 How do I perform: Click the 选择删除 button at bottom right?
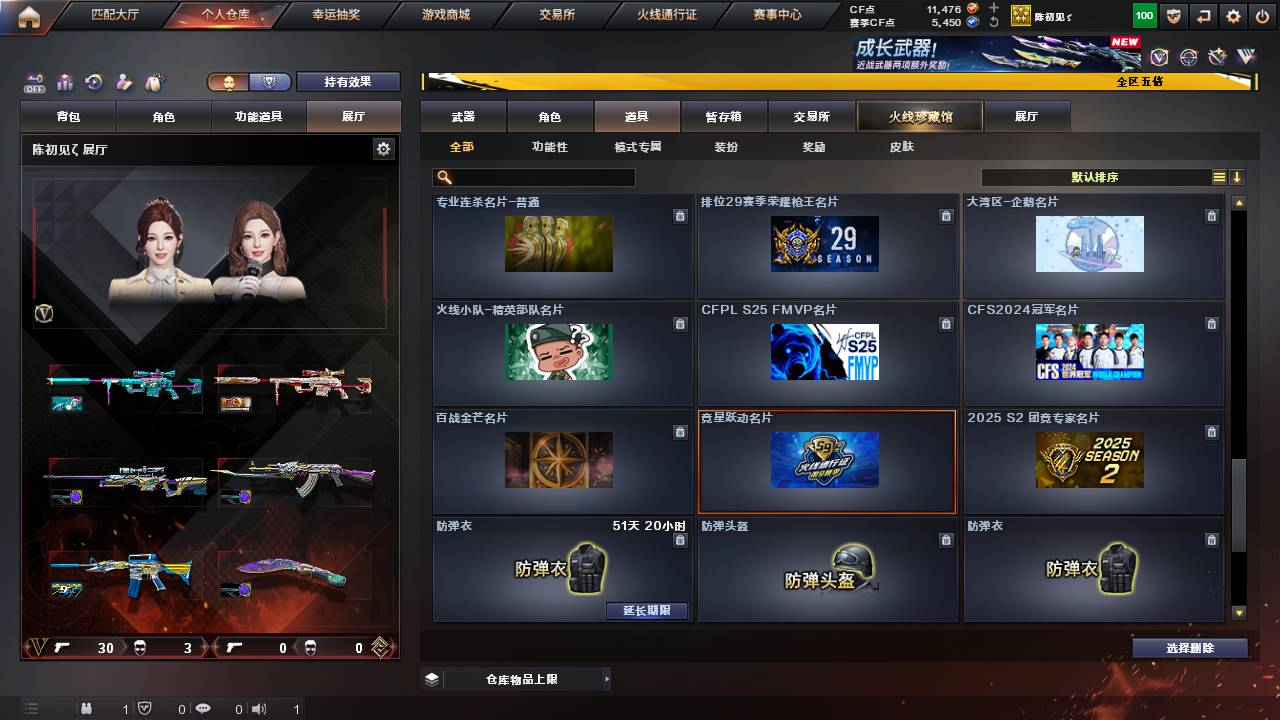click(x=1188, y=647)
